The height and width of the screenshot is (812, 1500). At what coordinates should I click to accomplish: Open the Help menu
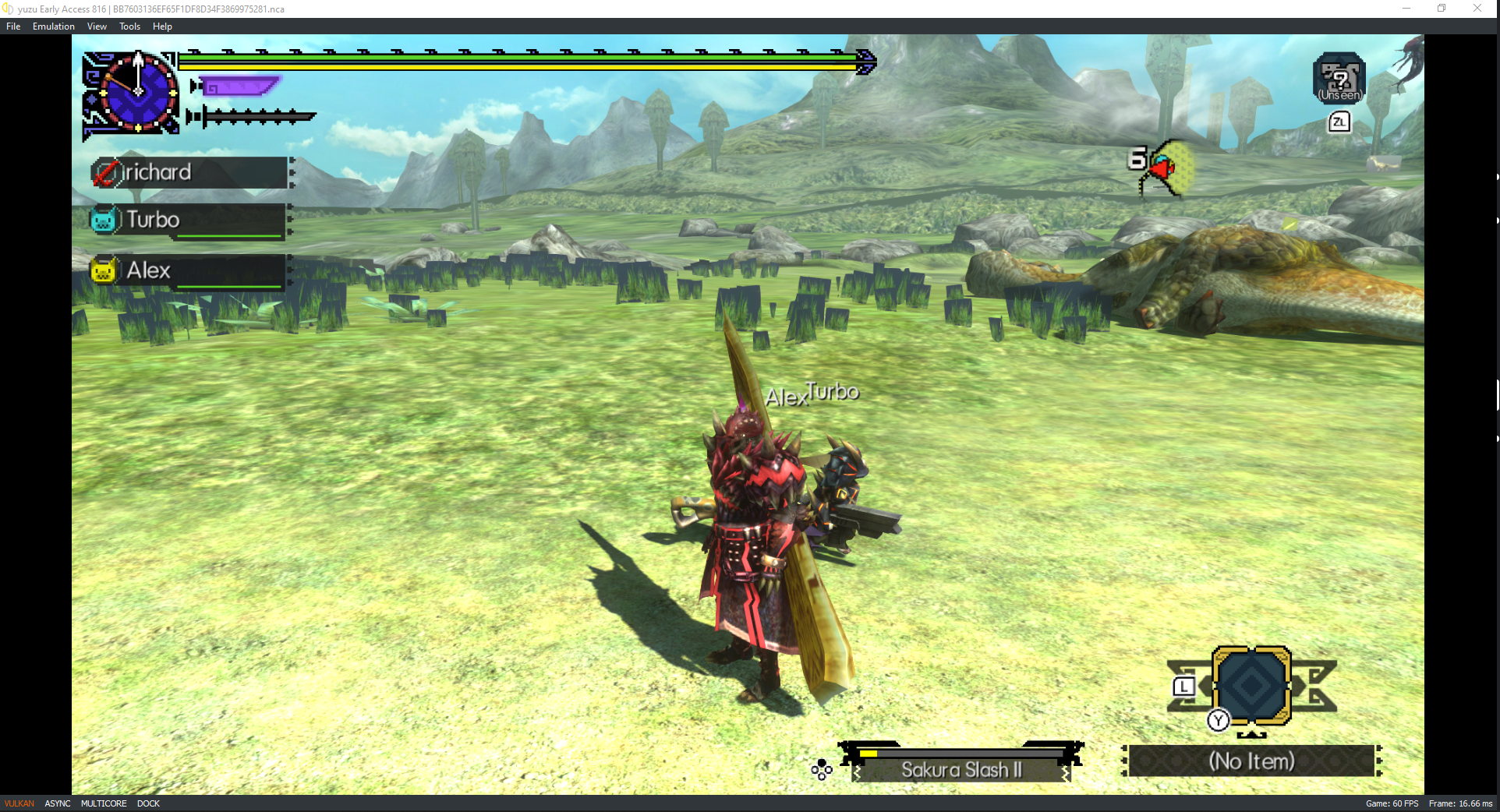pyautogui.click(x=162, y=26)
